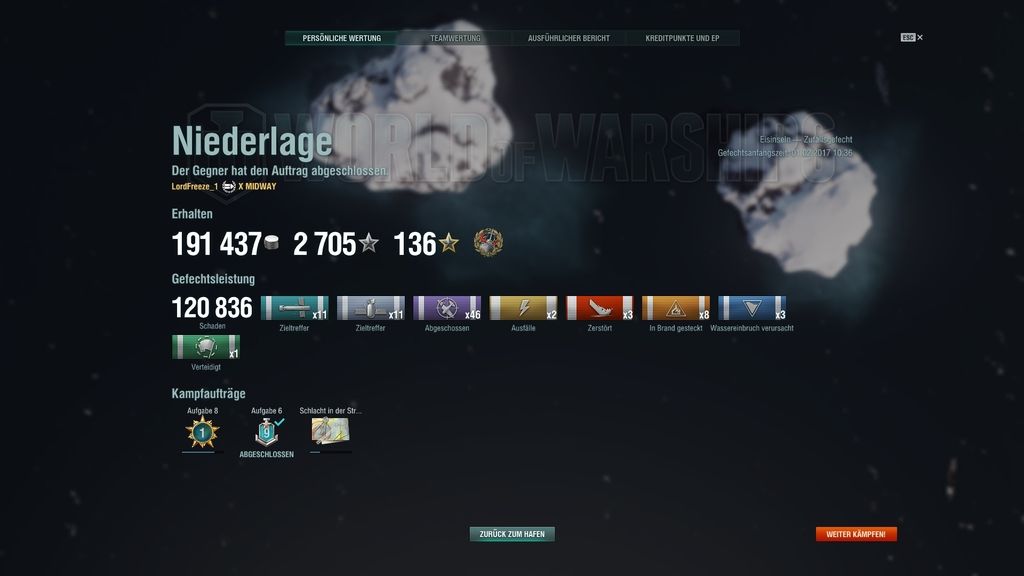This screenshot has height=576, width=1024.
Task: Click the Zurück zum Hafen button
Action: 512,534
